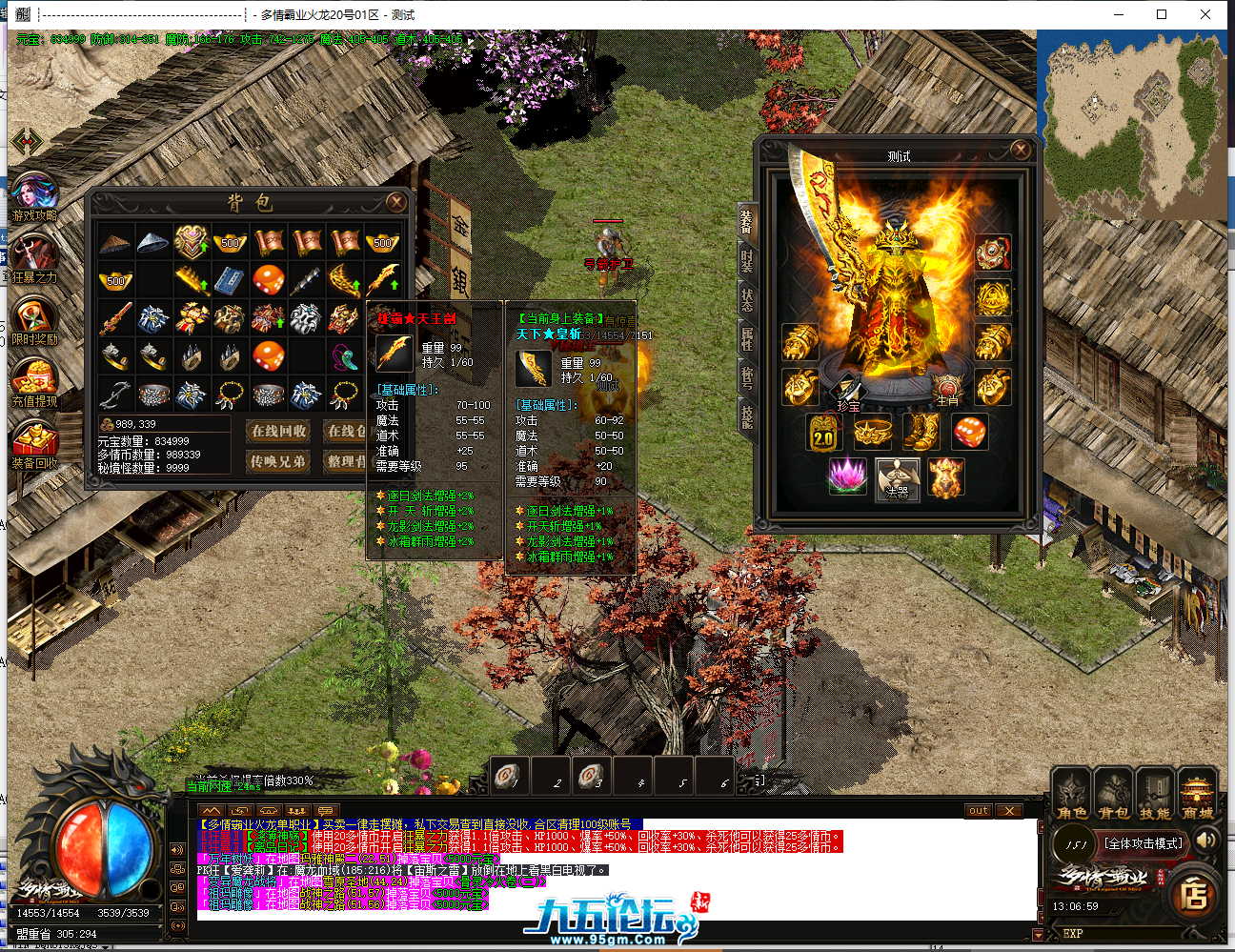Open the round 店 shop button
Image resolution: width=1235 pixels, height=952 pixels.
click(1194, 896)
